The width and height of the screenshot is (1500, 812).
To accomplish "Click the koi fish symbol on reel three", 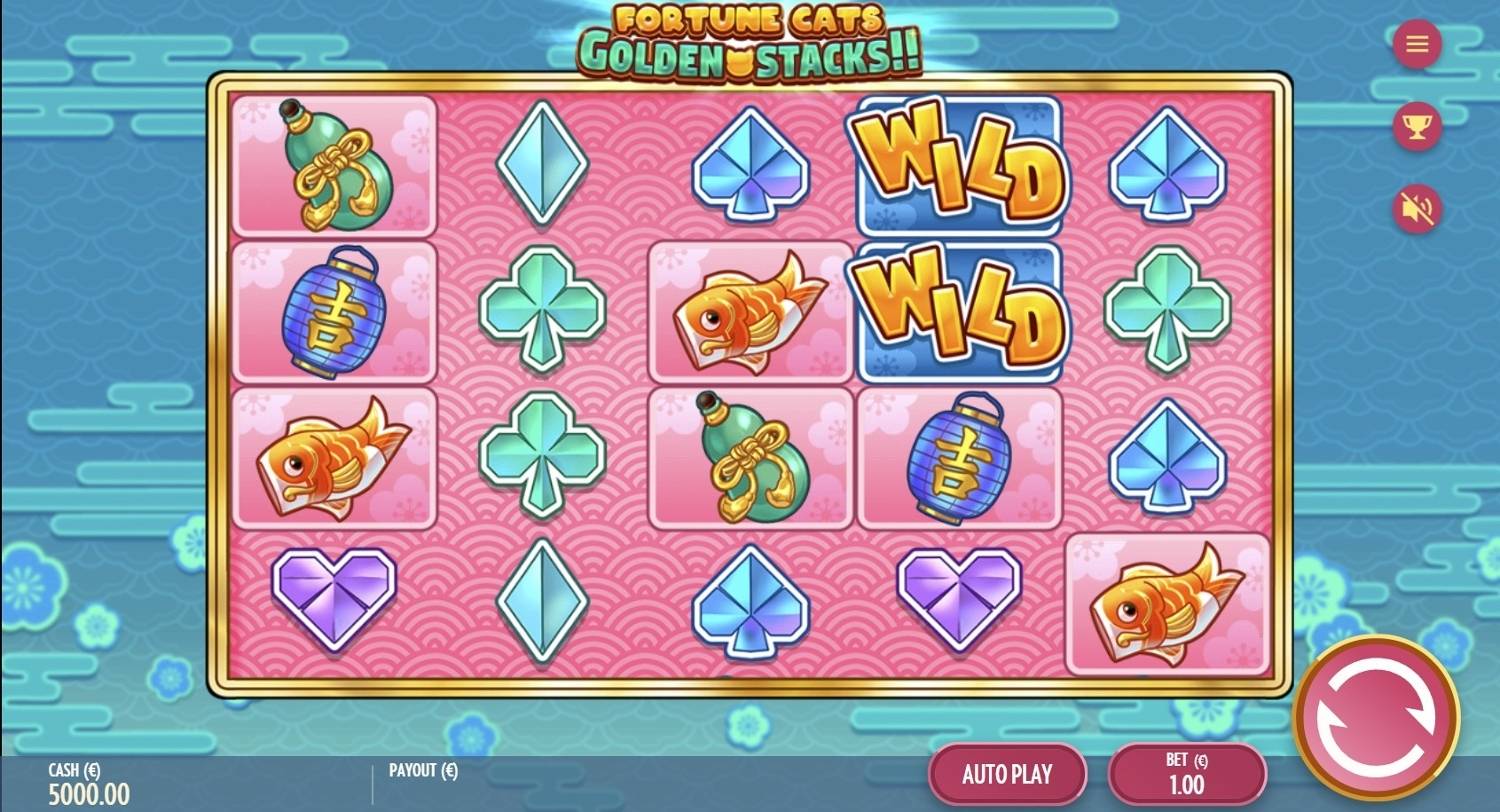I will pyautogui.click(x=750, y=310).
